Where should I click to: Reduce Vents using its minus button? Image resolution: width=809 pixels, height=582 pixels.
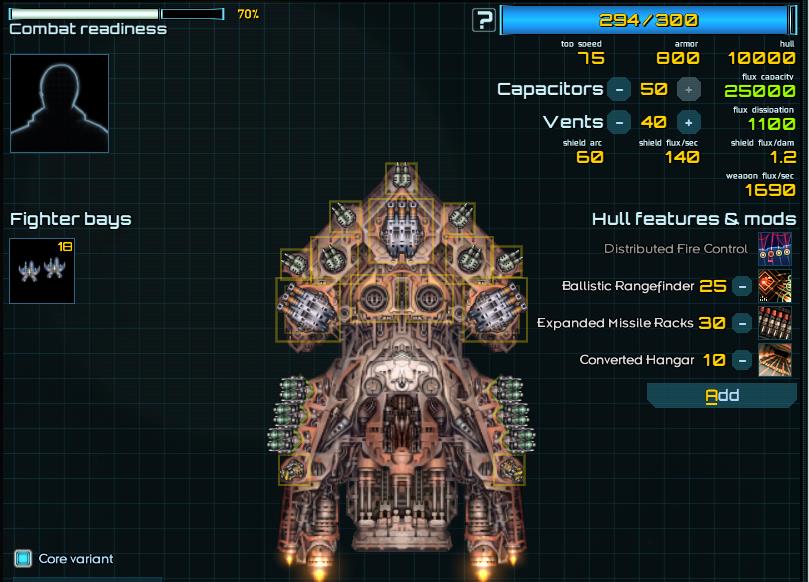tap(619, 122)
